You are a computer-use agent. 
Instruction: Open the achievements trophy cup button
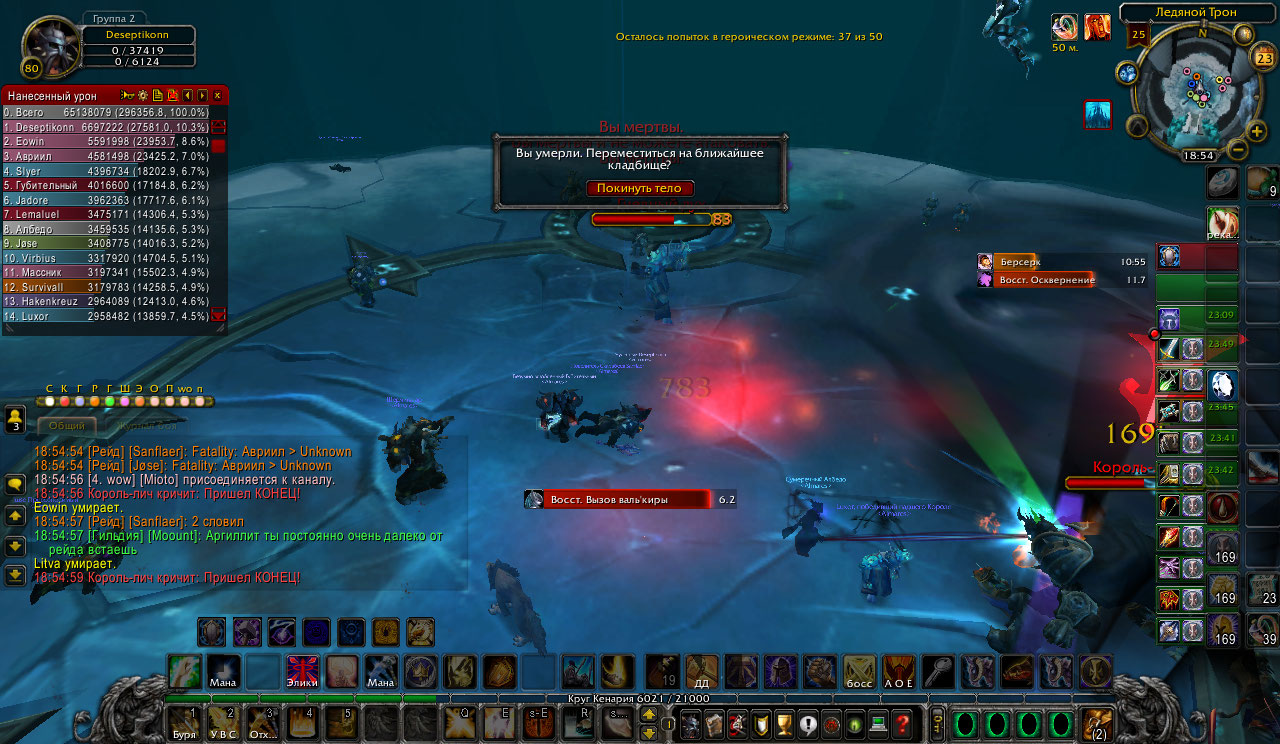click(x=783, y=724)
